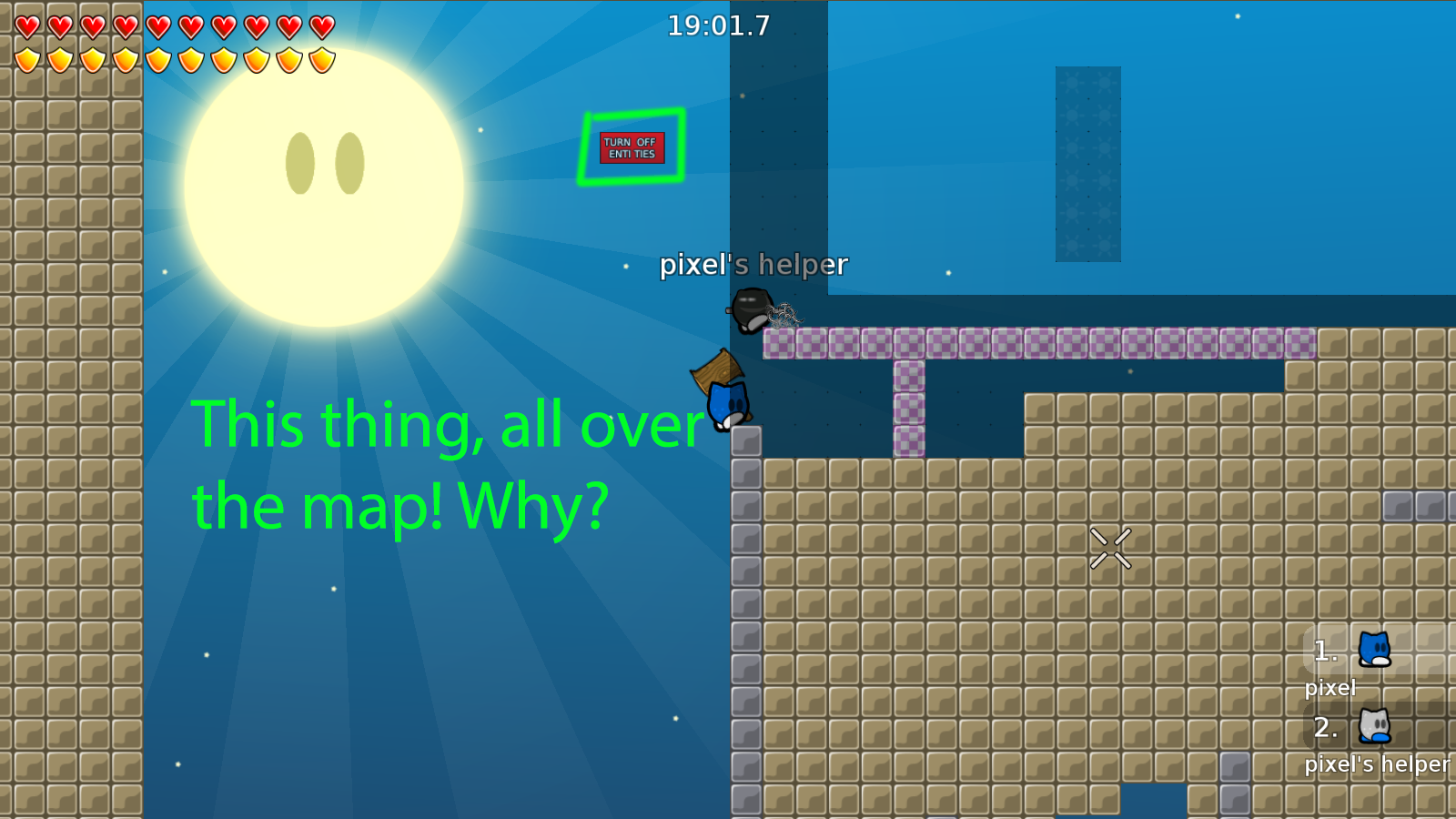Click the green caption text about the map
The width and height of the screenshot is (1456, 819).
click(400, 464)
